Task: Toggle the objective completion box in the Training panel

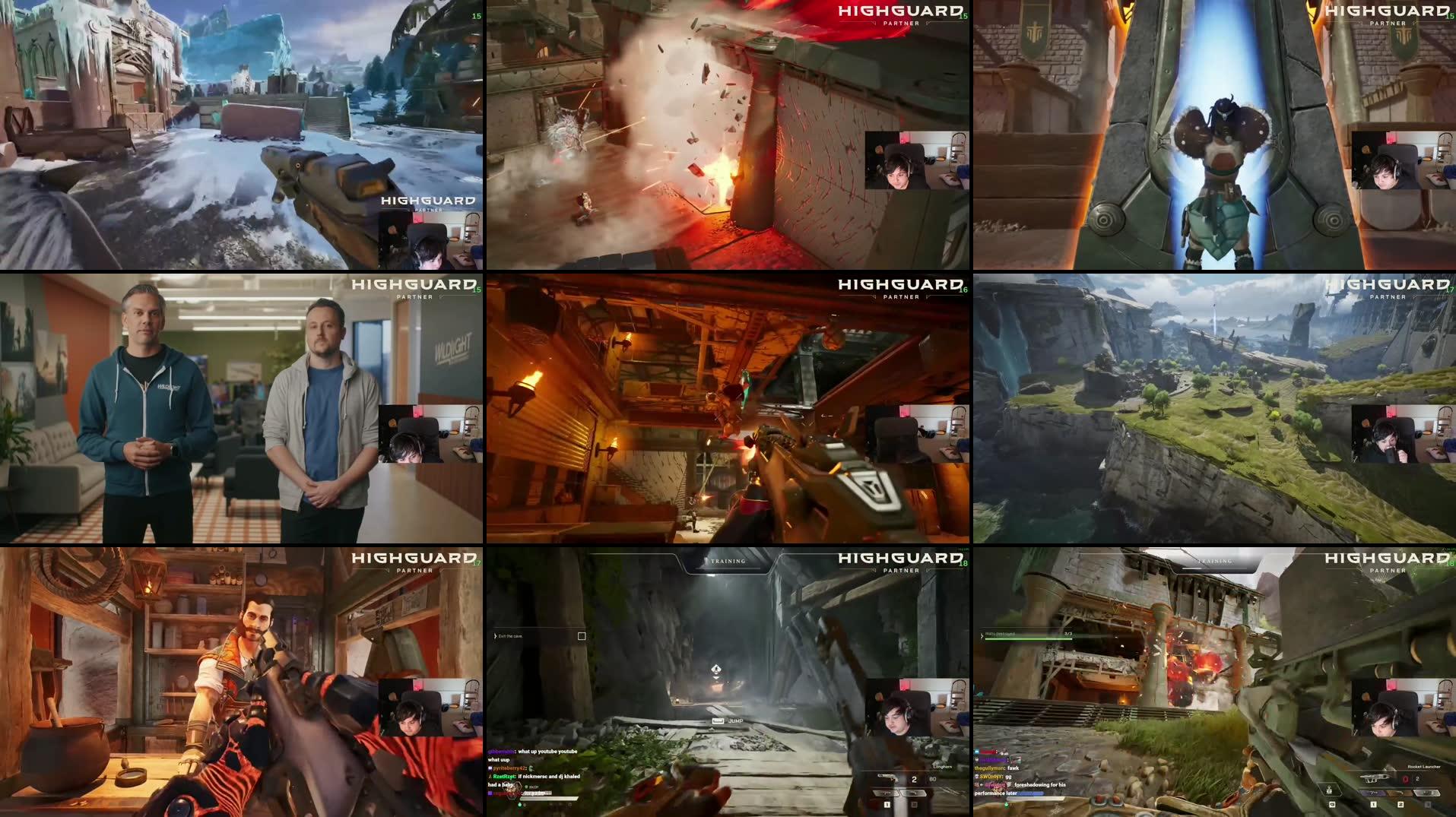Action: 582,636
